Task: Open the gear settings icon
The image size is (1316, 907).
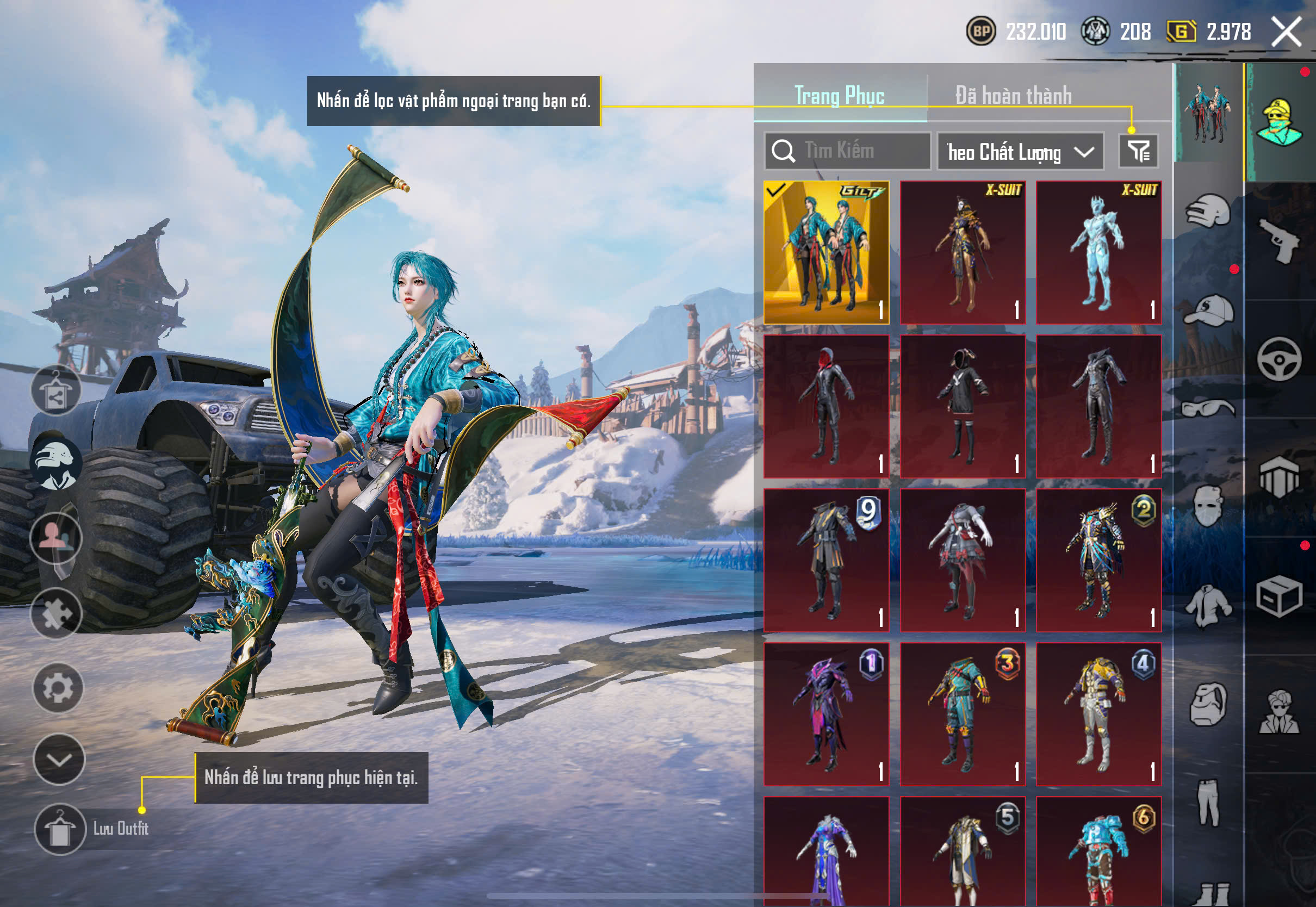Action: tap(58, 688)
